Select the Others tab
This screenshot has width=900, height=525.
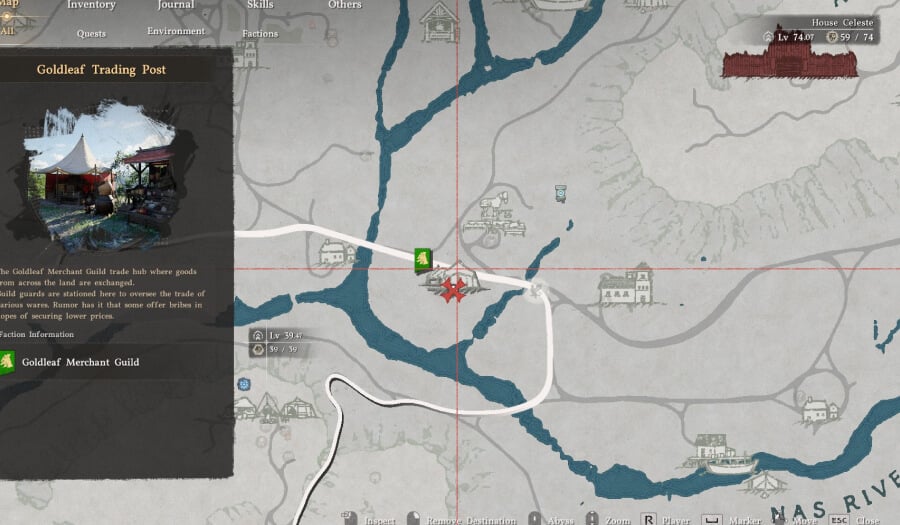pyautogui.click(x=345, y=5)
